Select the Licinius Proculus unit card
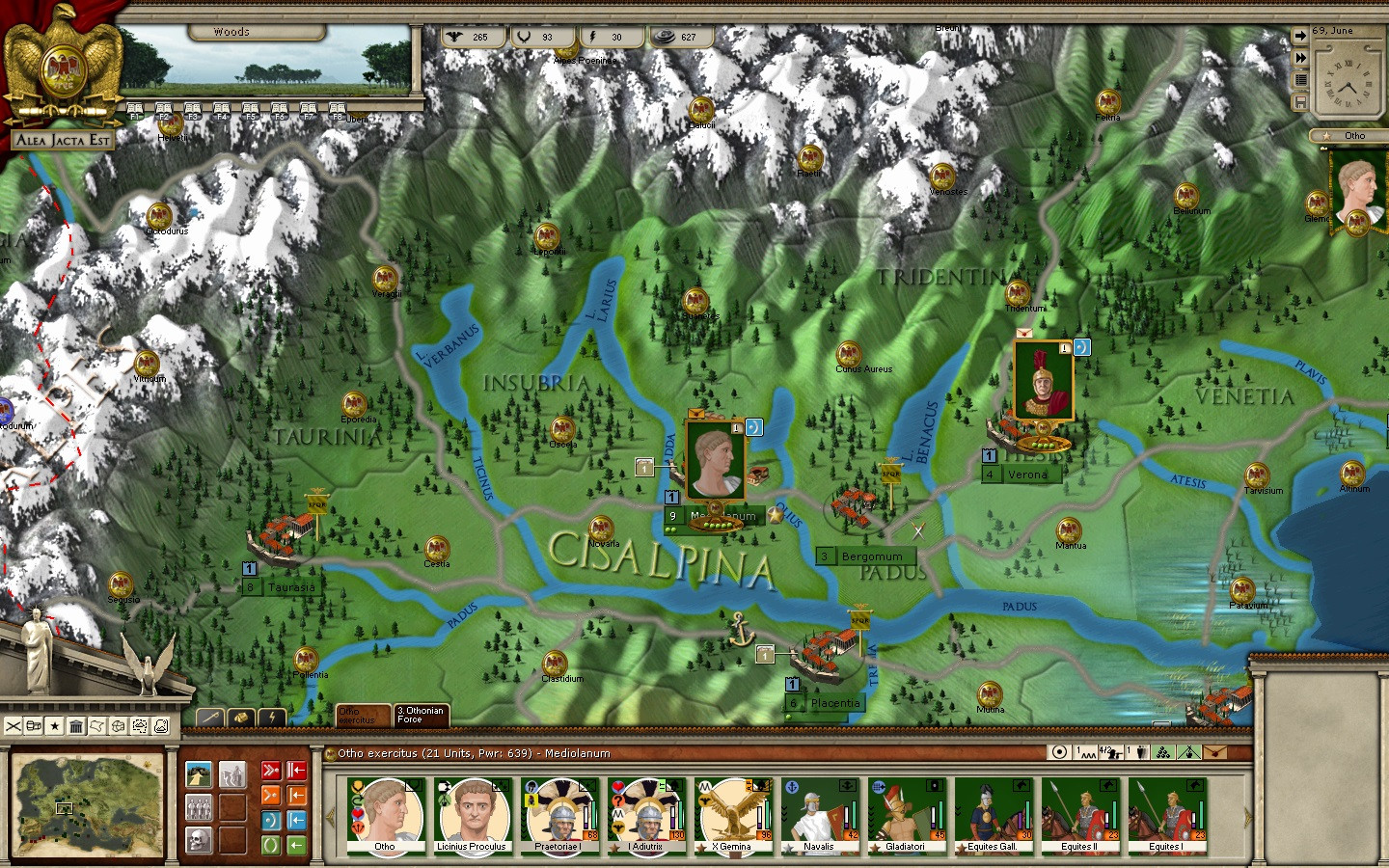The height and width of the screenshot is (868, 1389). click(471, 816)
